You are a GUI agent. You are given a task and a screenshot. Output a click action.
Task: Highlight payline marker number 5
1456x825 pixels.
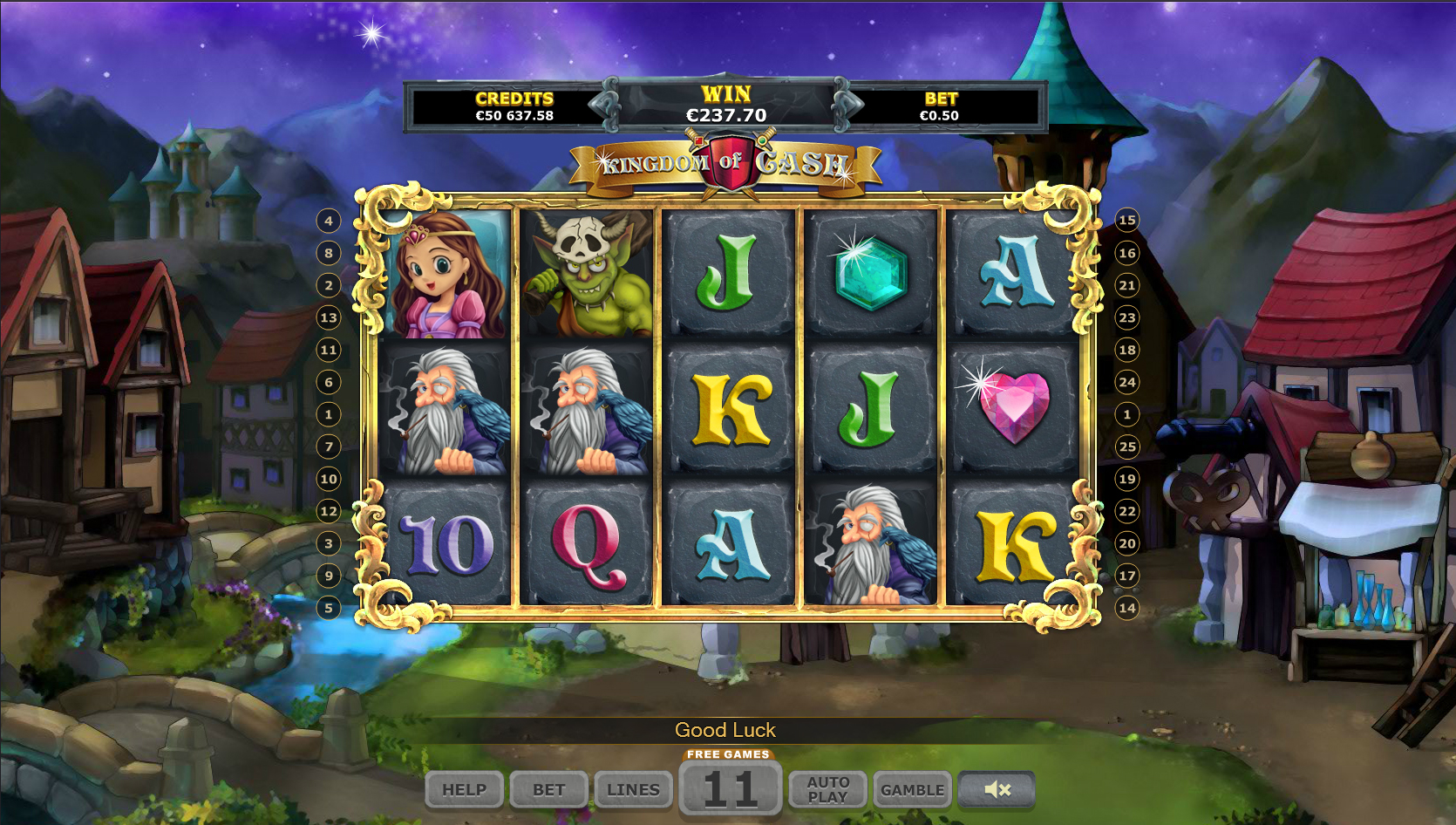pos(329,608)
